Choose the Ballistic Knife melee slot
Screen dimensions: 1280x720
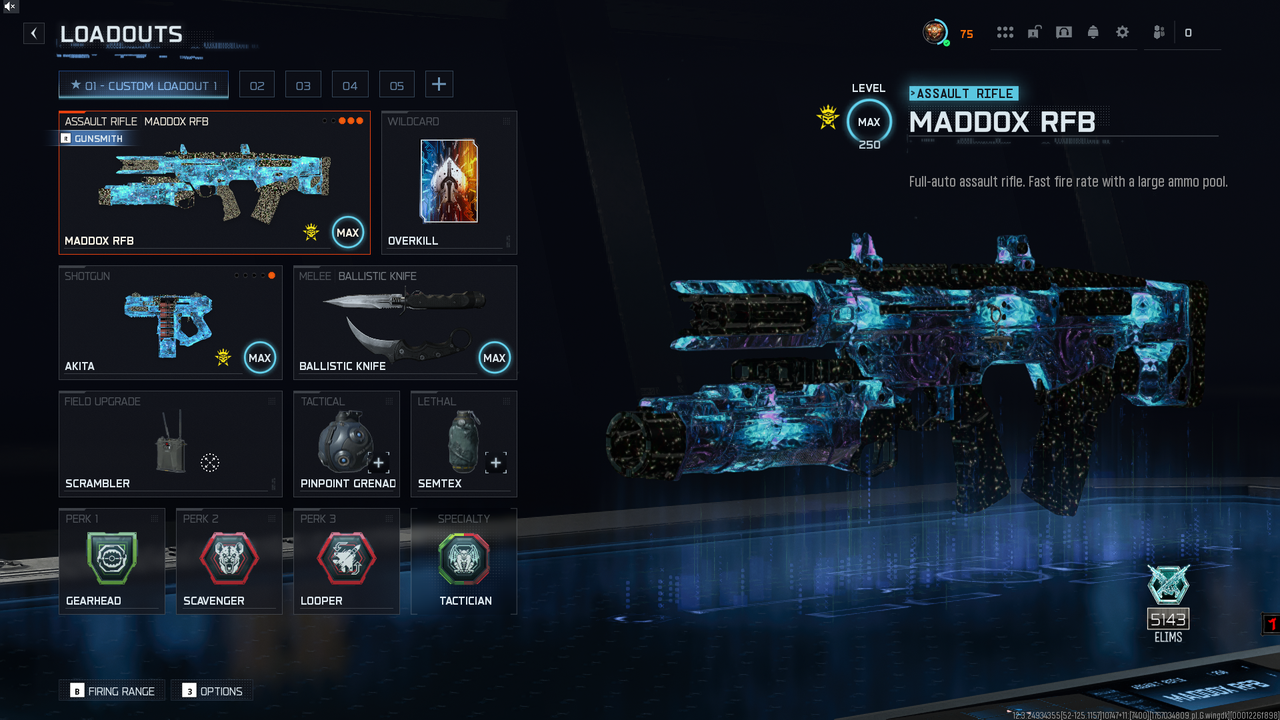[x=405, y=322]
